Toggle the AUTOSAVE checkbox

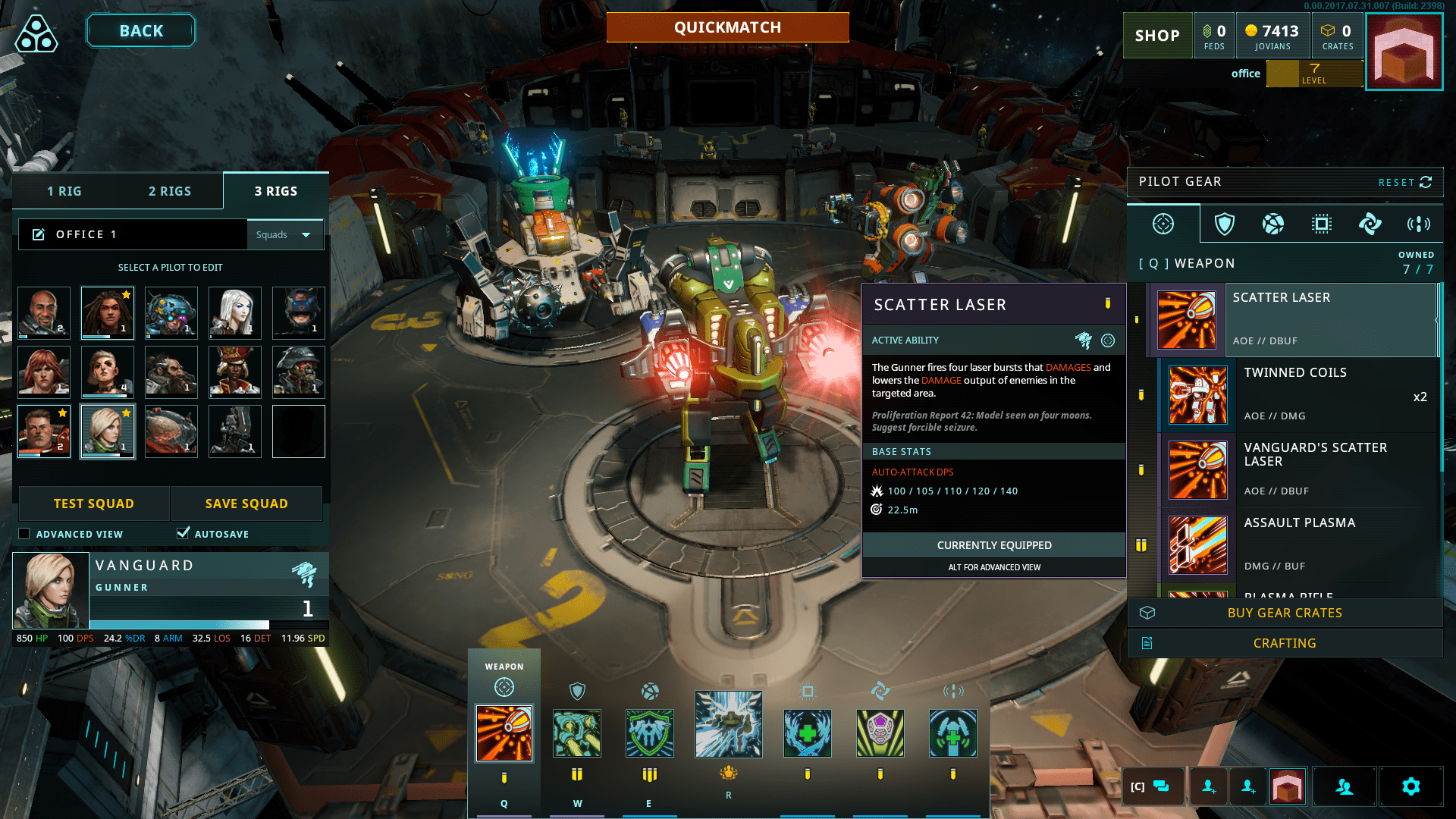pos(183,533)
